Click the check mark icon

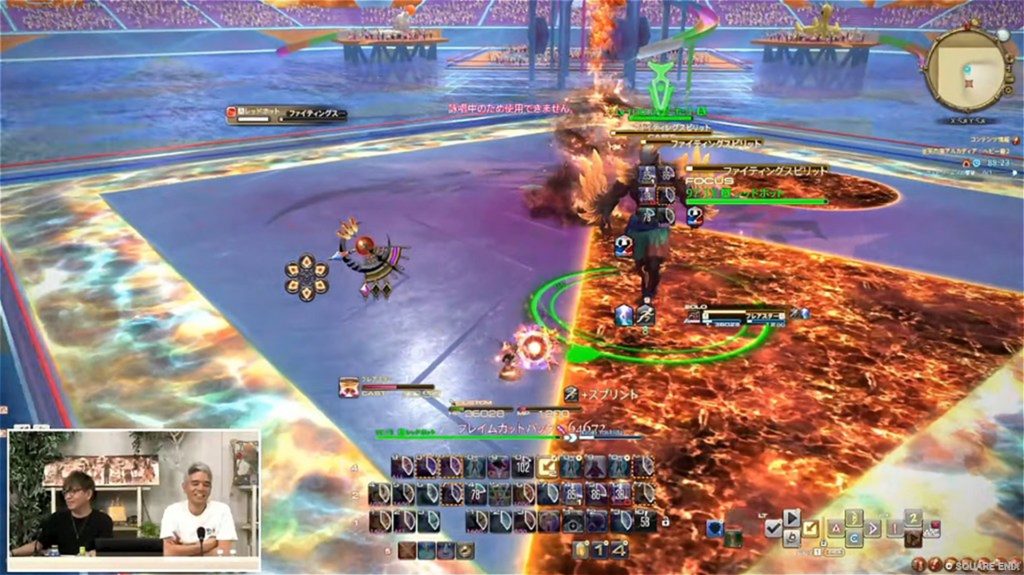[x=775, y=528]
